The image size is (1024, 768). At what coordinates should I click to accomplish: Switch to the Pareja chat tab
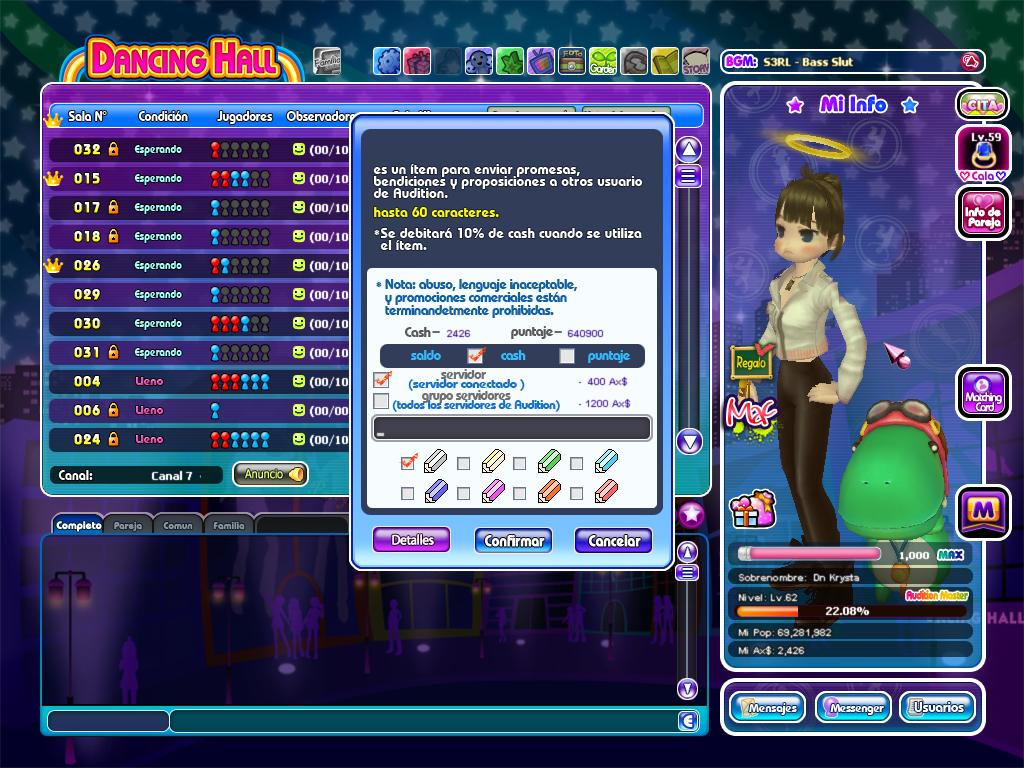[x=127, y=524]
